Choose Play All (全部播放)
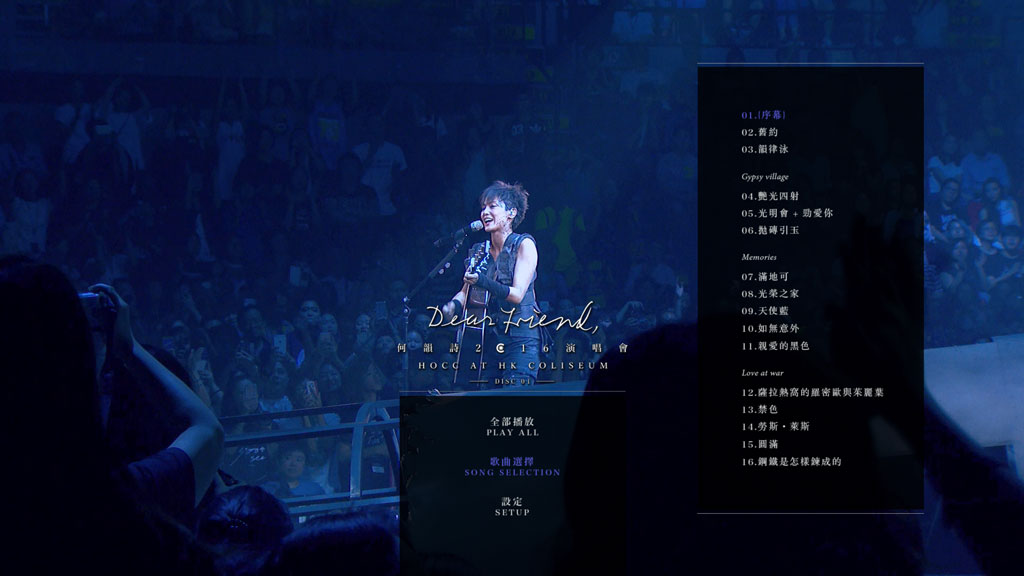Screen dimensions: 1024x576 coord(512,427)
